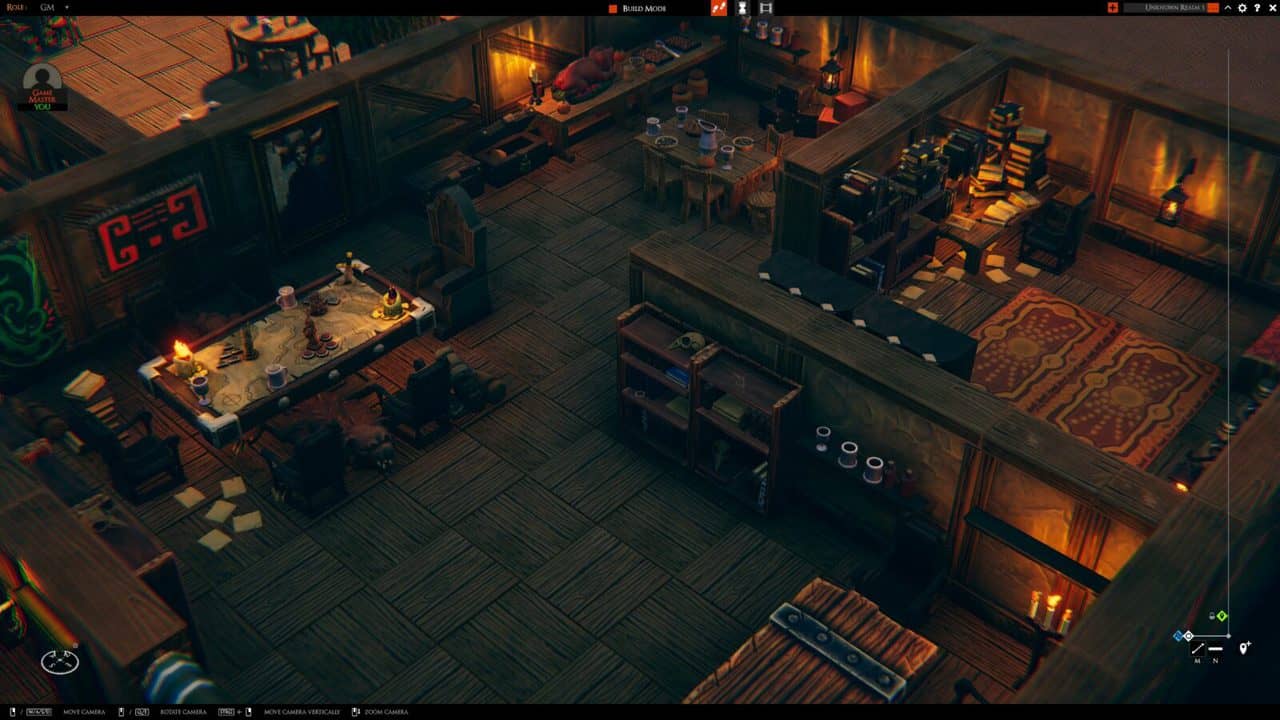
Task: Toggle Build Mode with the orange square indicator
Action: (x=613, y=8)
